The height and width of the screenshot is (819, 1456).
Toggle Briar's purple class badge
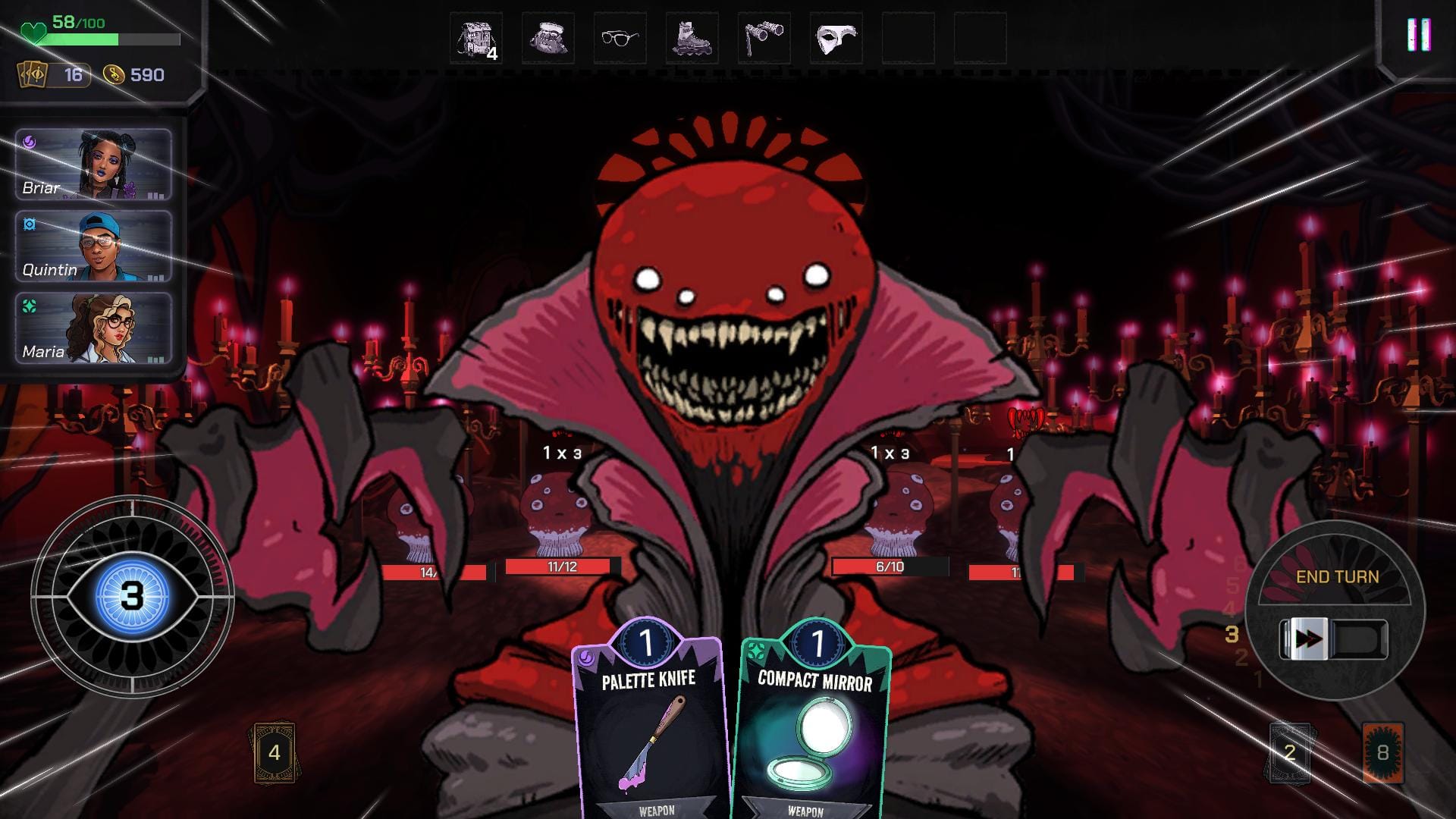coord(30,142)
